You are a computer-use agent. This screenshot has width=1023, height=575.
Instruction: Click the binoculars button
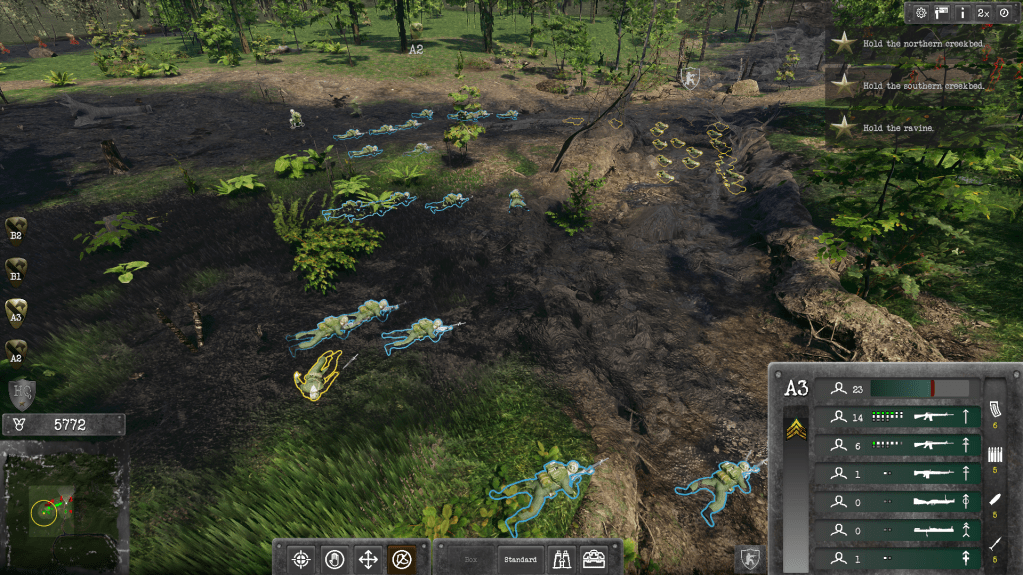[562, 559]
